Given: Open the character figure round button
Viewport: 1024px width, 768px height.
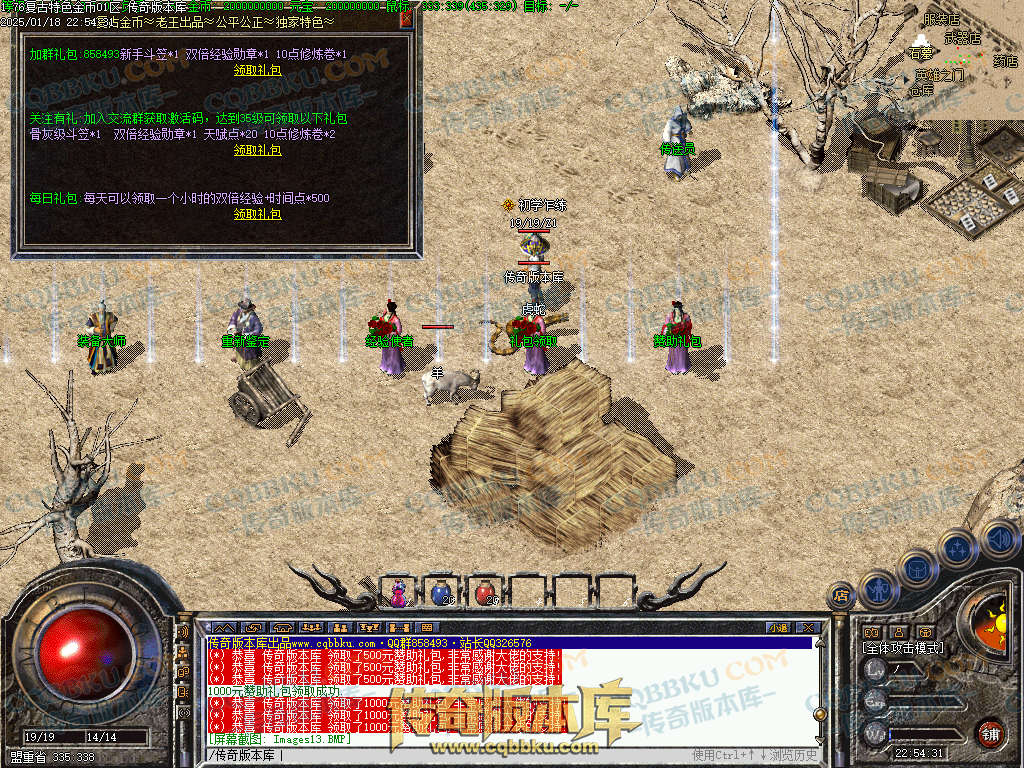Looking at the screenshot, I should pyautogui.click(x=877, y=587).
